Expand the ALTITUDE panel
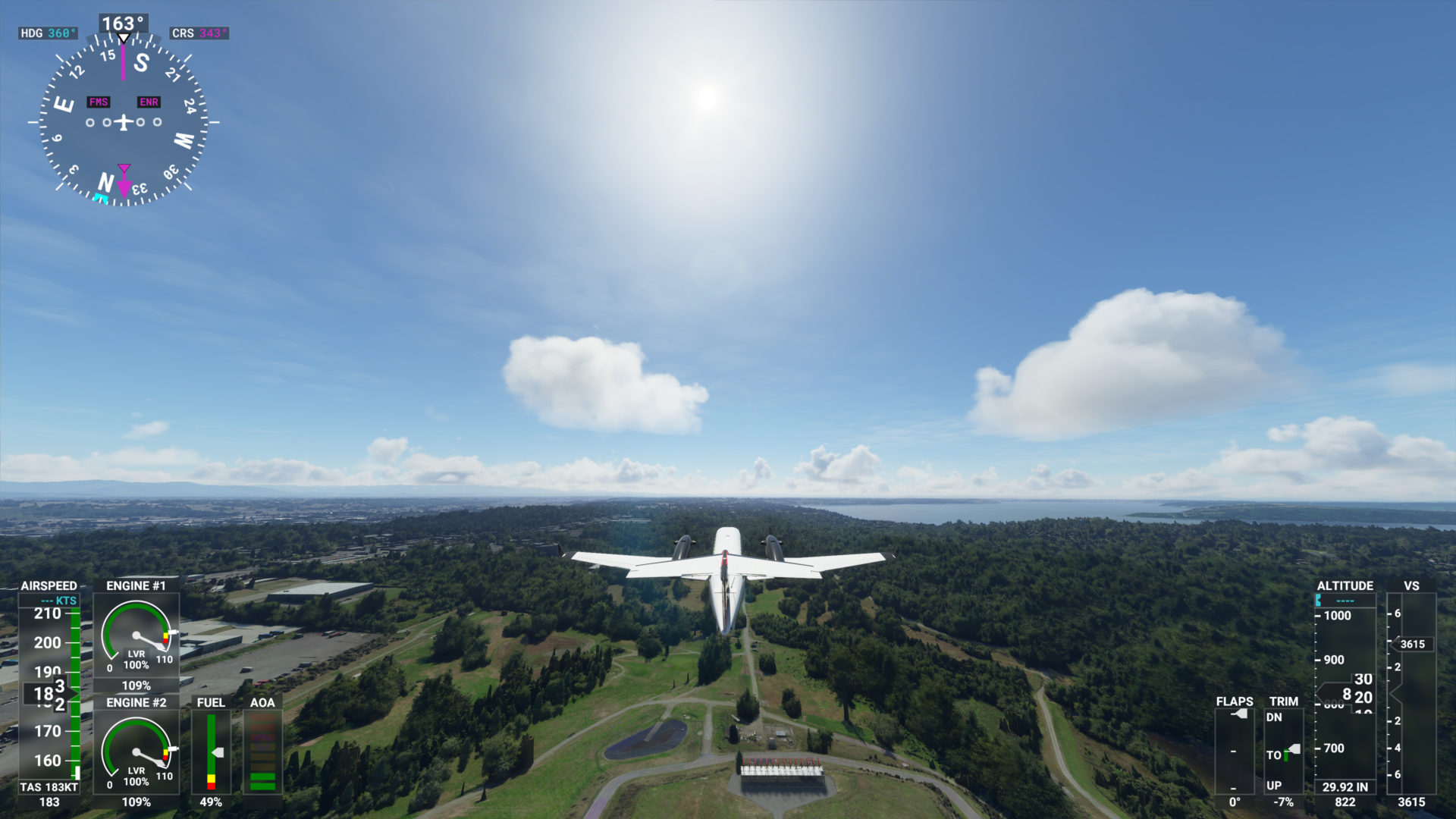 (x=1346, y=585)
